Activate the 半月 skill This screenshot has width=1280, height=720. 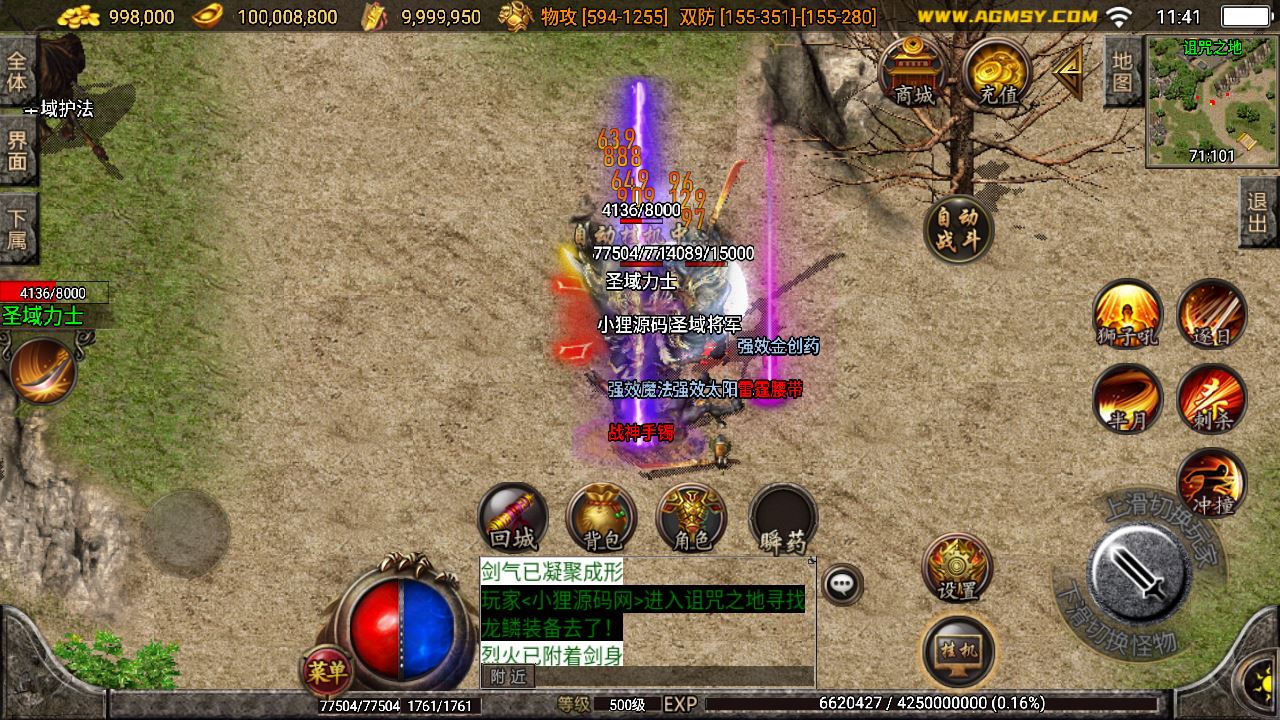point(1127,399)
